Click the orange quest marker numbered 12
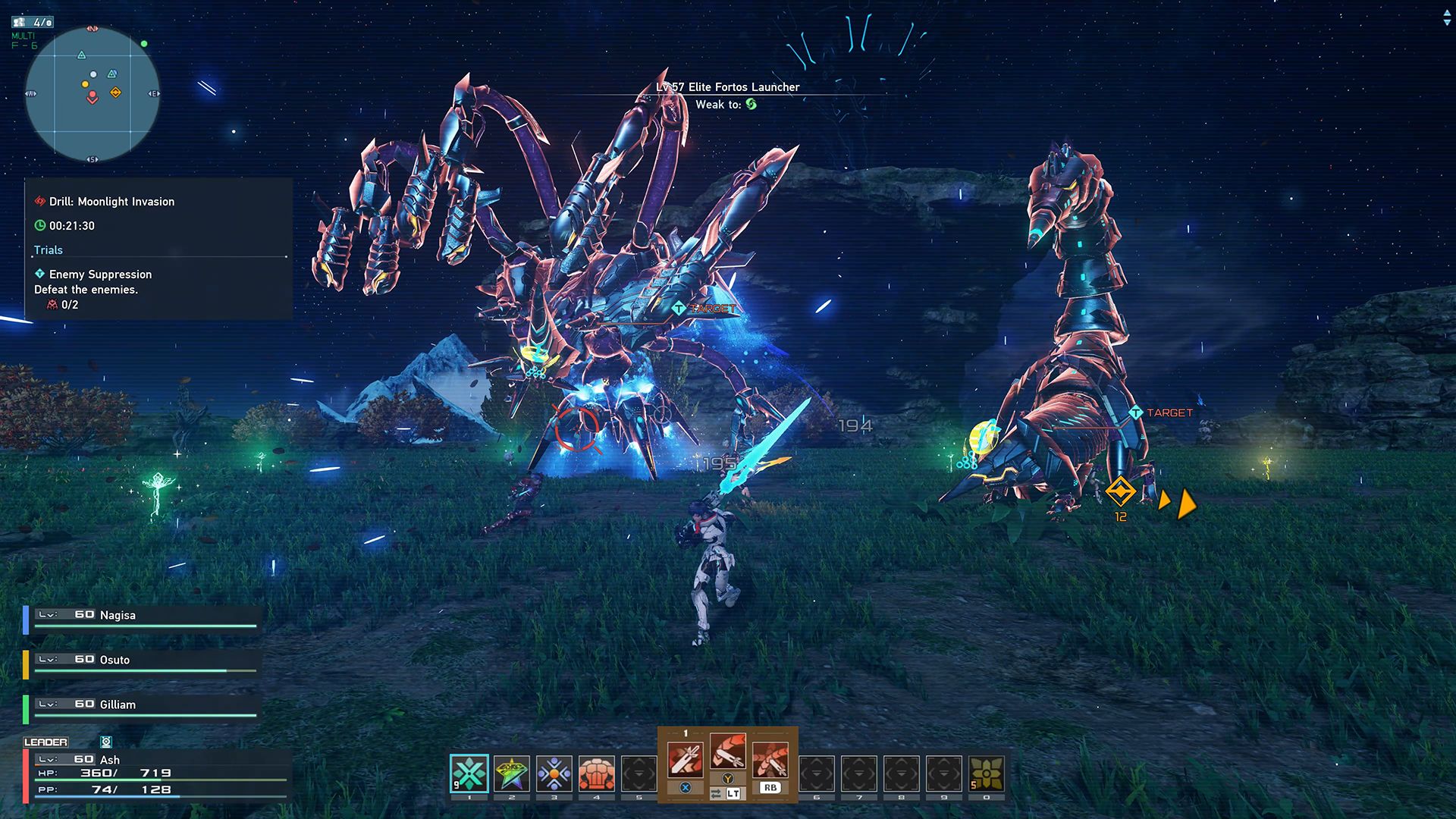The image size is (1456, 819). [1120, 491]
